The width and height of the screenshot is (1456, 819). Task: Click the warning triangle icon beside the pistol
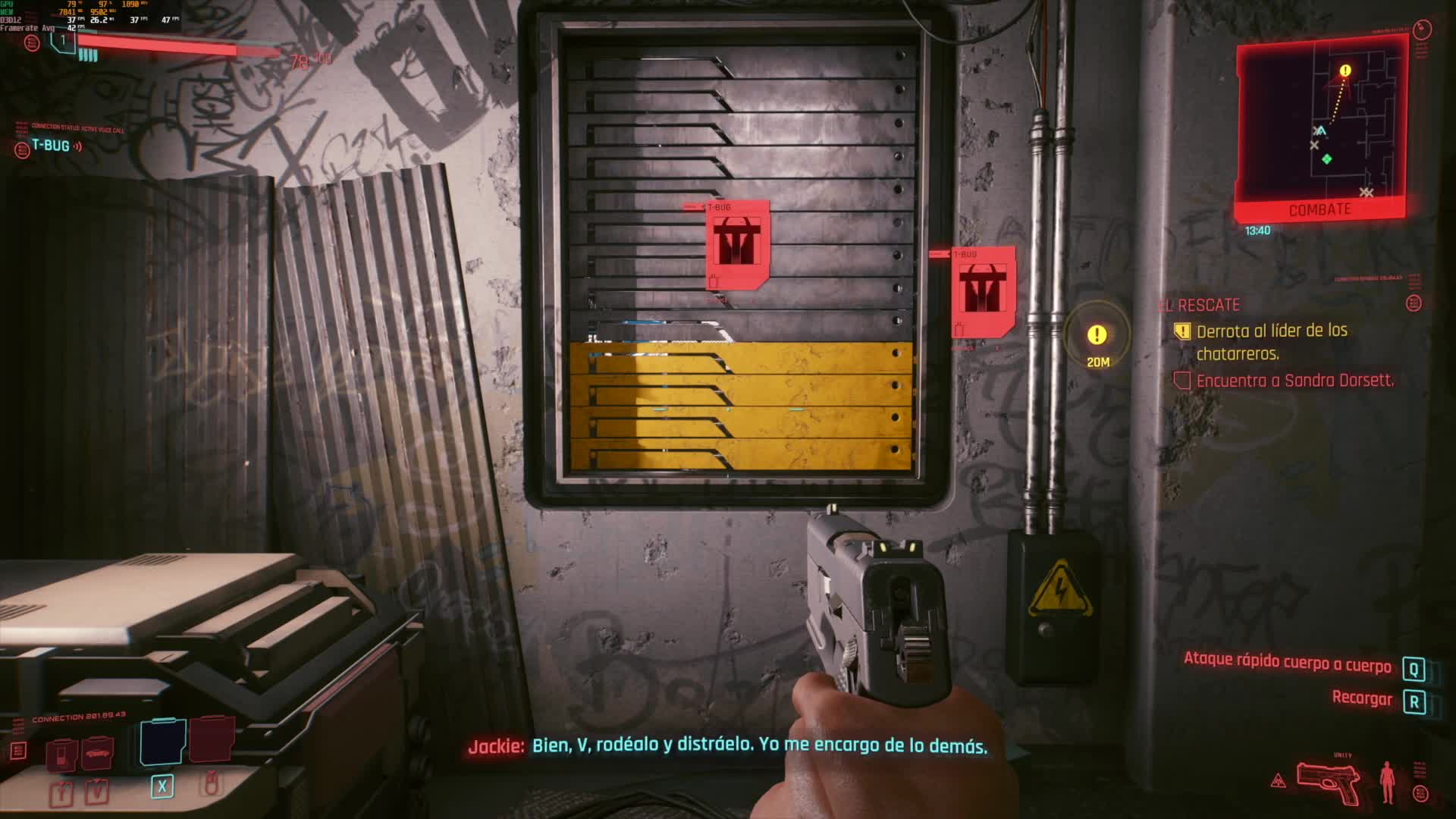point(1278,780)
